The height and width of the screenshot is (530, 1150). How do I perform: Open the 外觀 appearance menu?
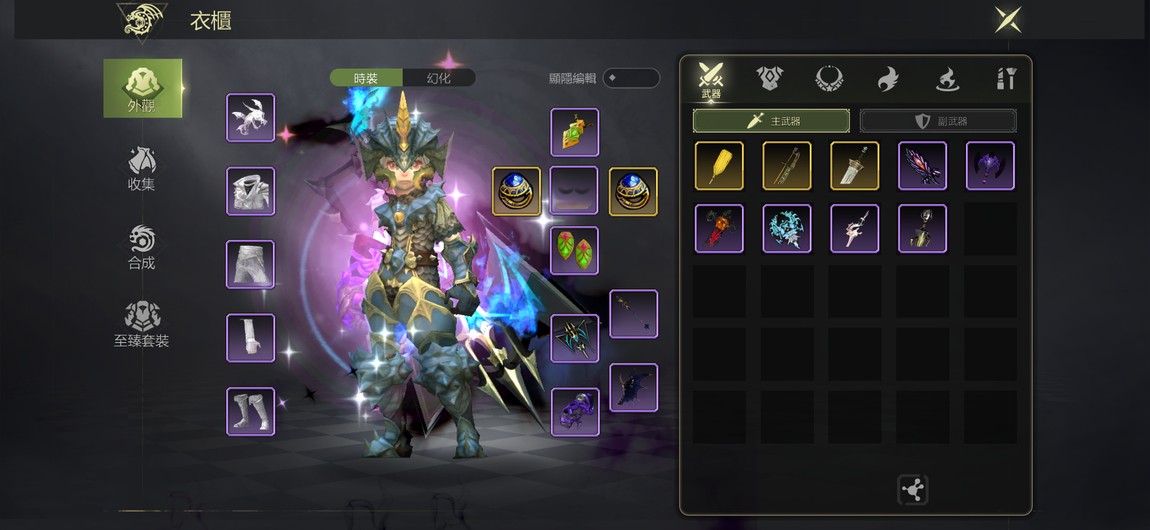pos(143,88)
